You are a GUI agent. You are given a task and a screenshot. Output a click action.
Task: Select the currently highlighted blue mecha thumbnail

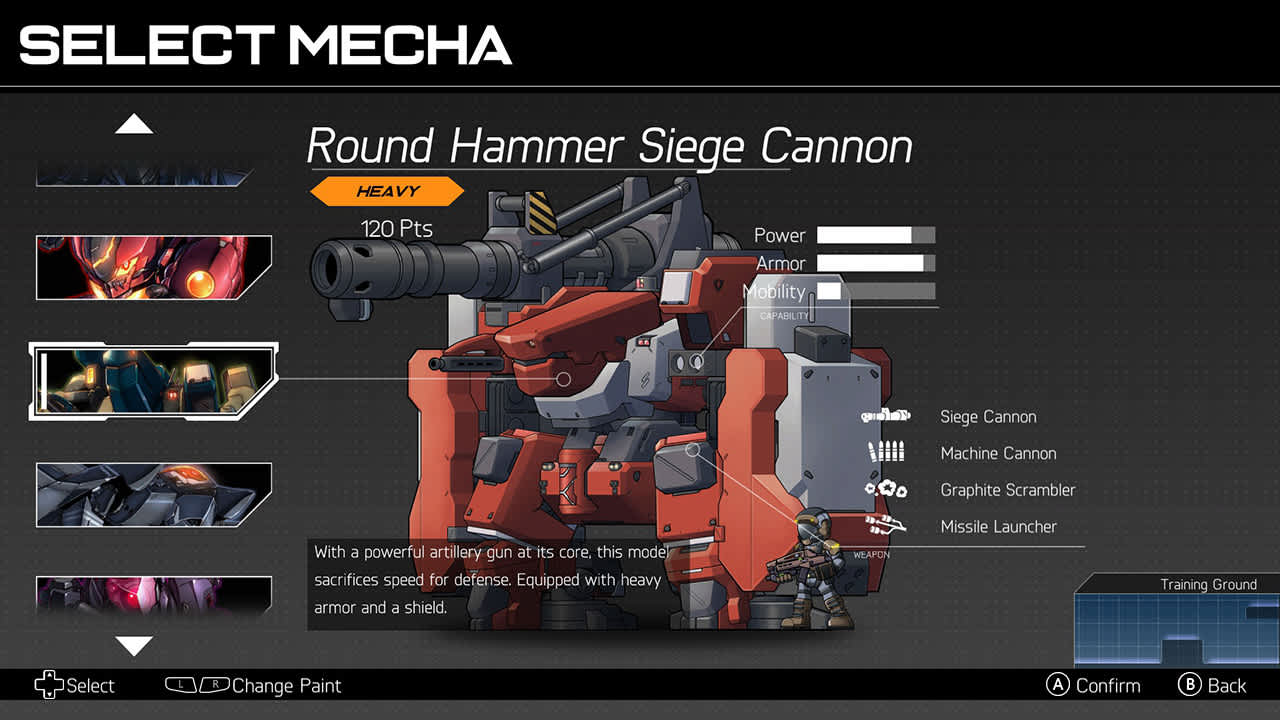pos(153,381)
